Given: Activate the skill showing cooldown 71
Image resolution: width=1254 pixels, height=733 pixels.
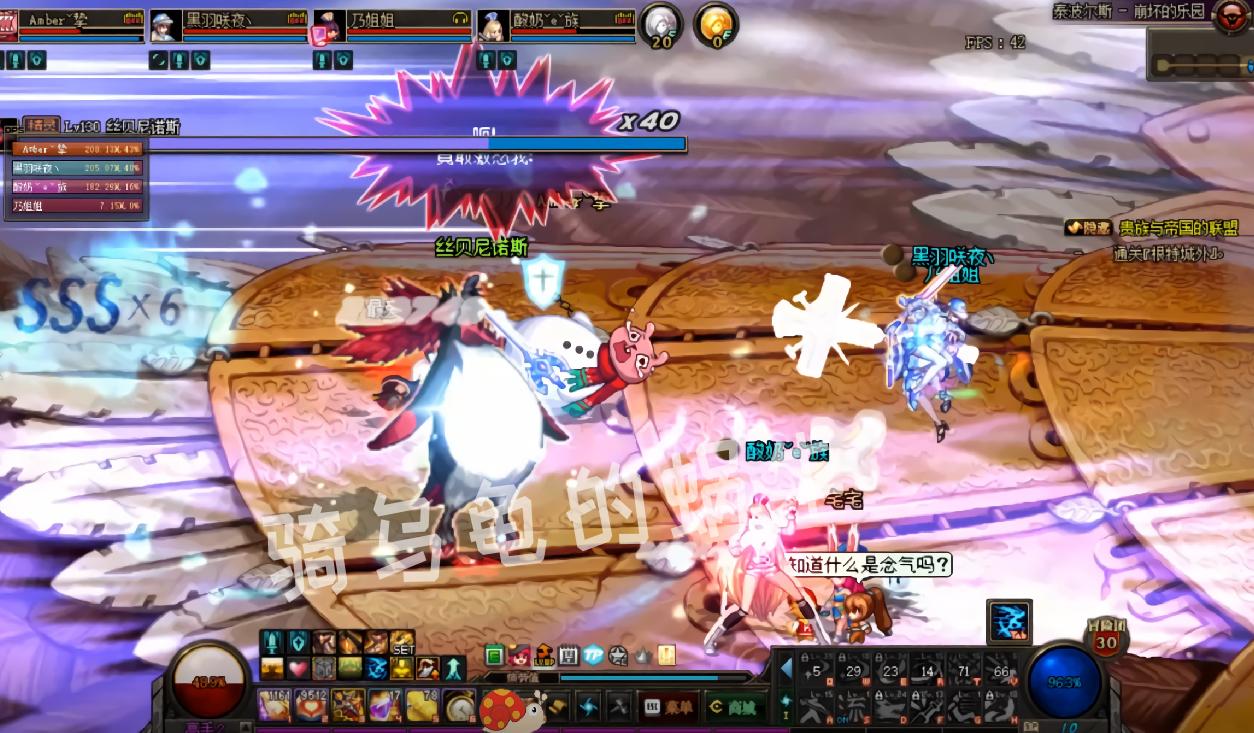Looking at the screenshot, I should click(964, 670).
